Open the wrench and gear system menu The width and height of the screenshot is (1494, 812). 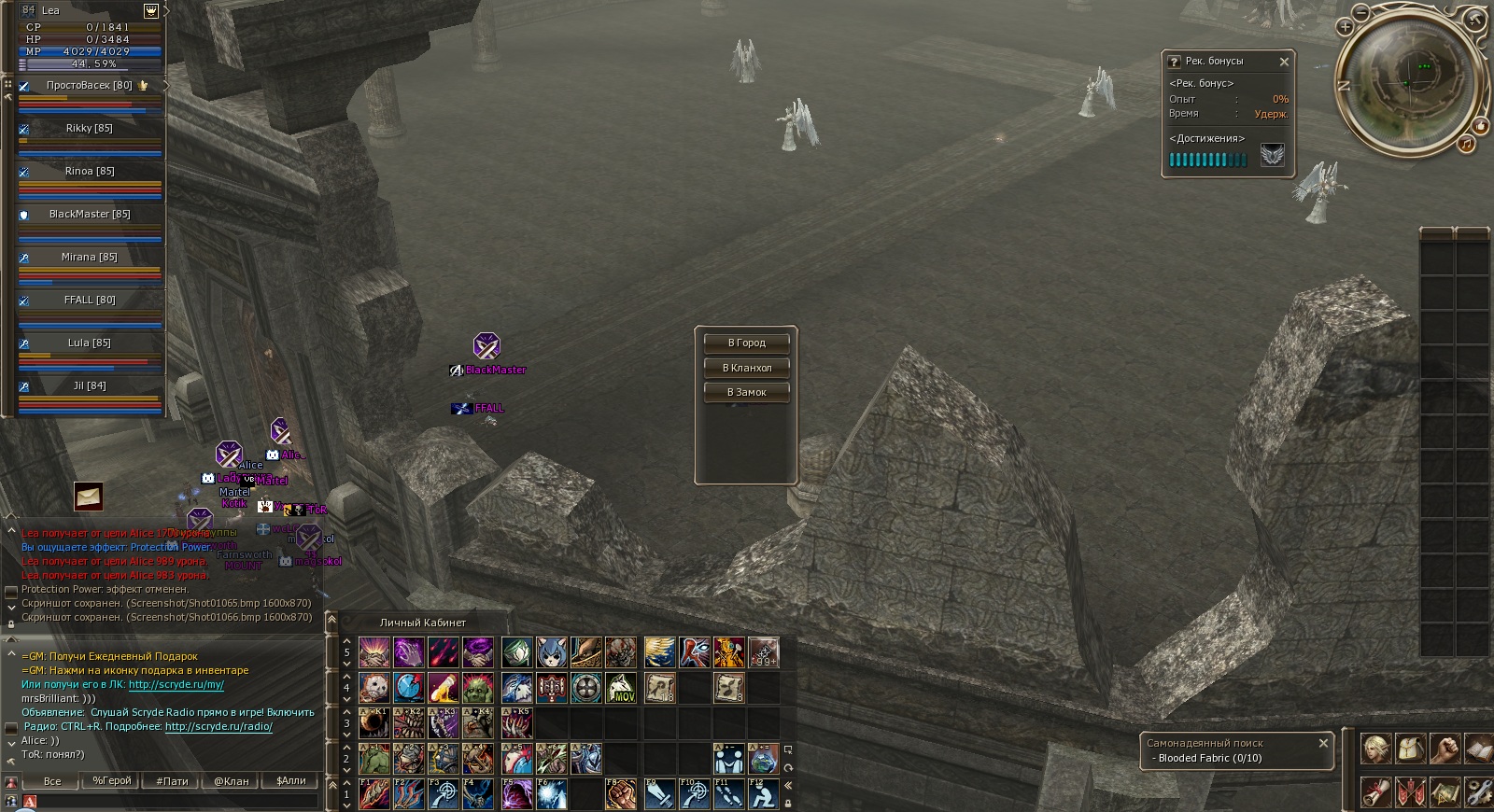(x=1479, y=792)
